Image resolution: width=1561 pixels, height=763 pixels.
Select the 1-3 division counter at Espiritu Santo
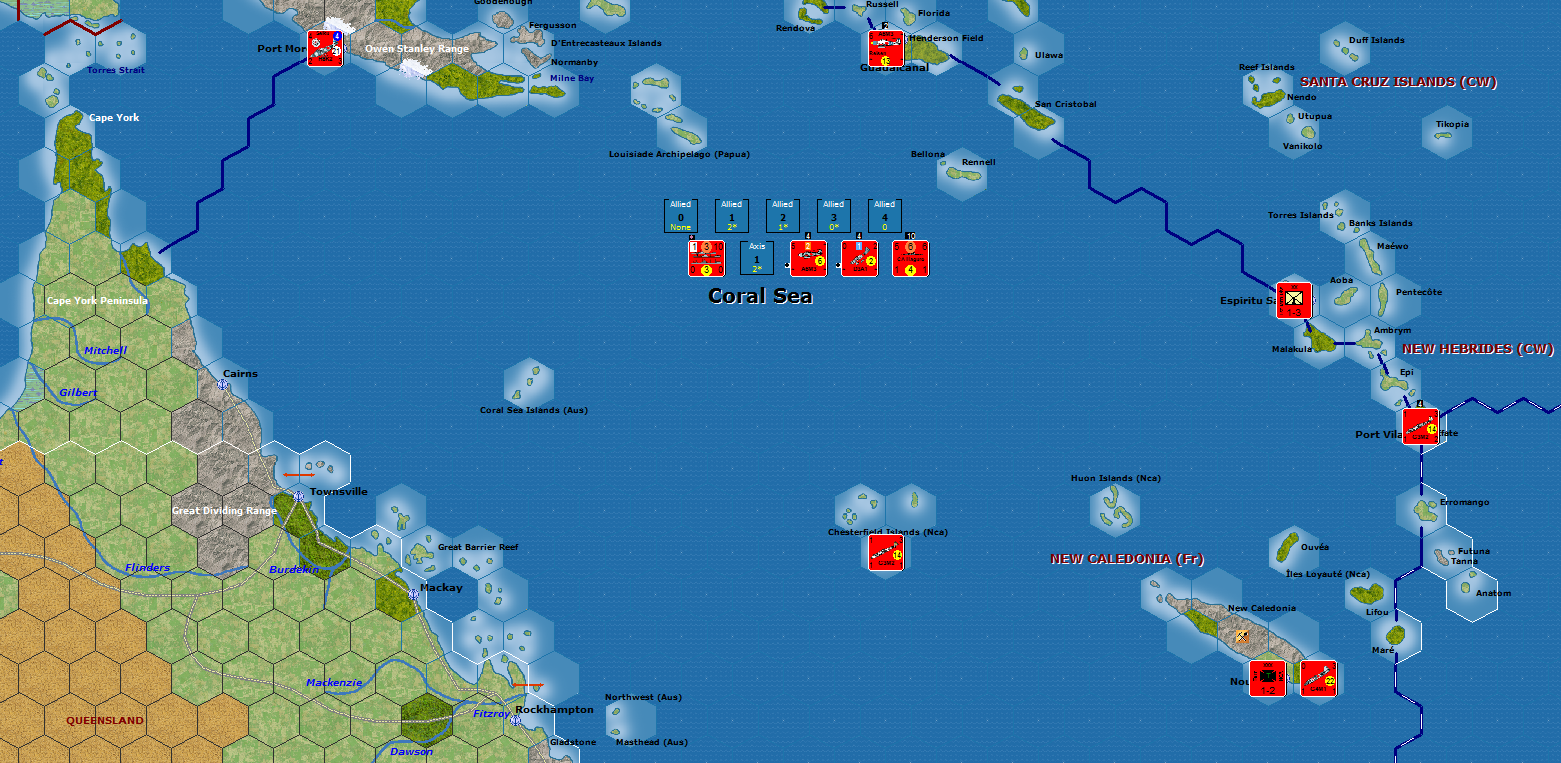pyautogui.click(x=1293, y=298)
